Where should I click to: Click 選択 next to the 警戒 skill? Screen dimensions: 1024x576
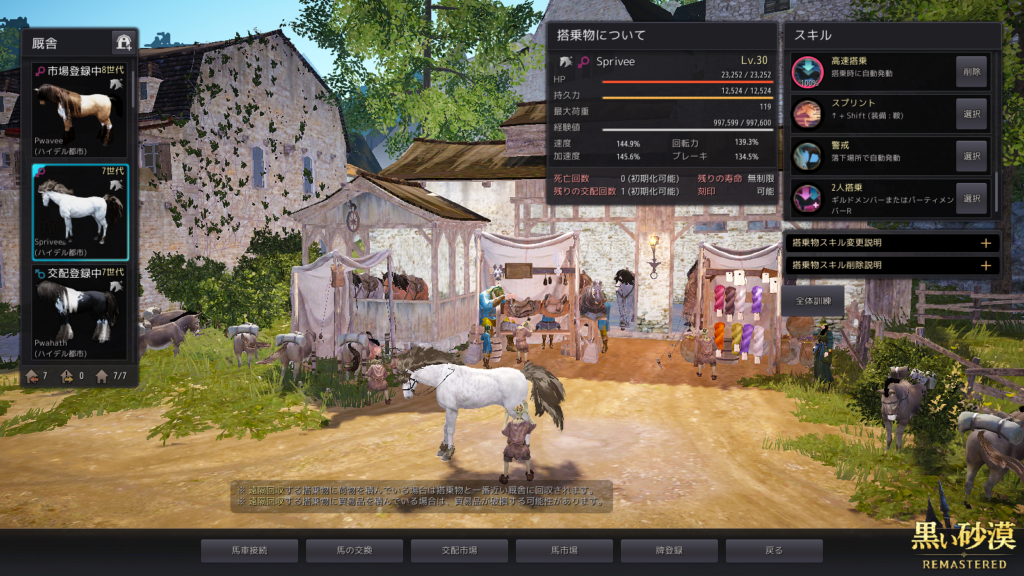pyautogui.click(x=971, y=156)
